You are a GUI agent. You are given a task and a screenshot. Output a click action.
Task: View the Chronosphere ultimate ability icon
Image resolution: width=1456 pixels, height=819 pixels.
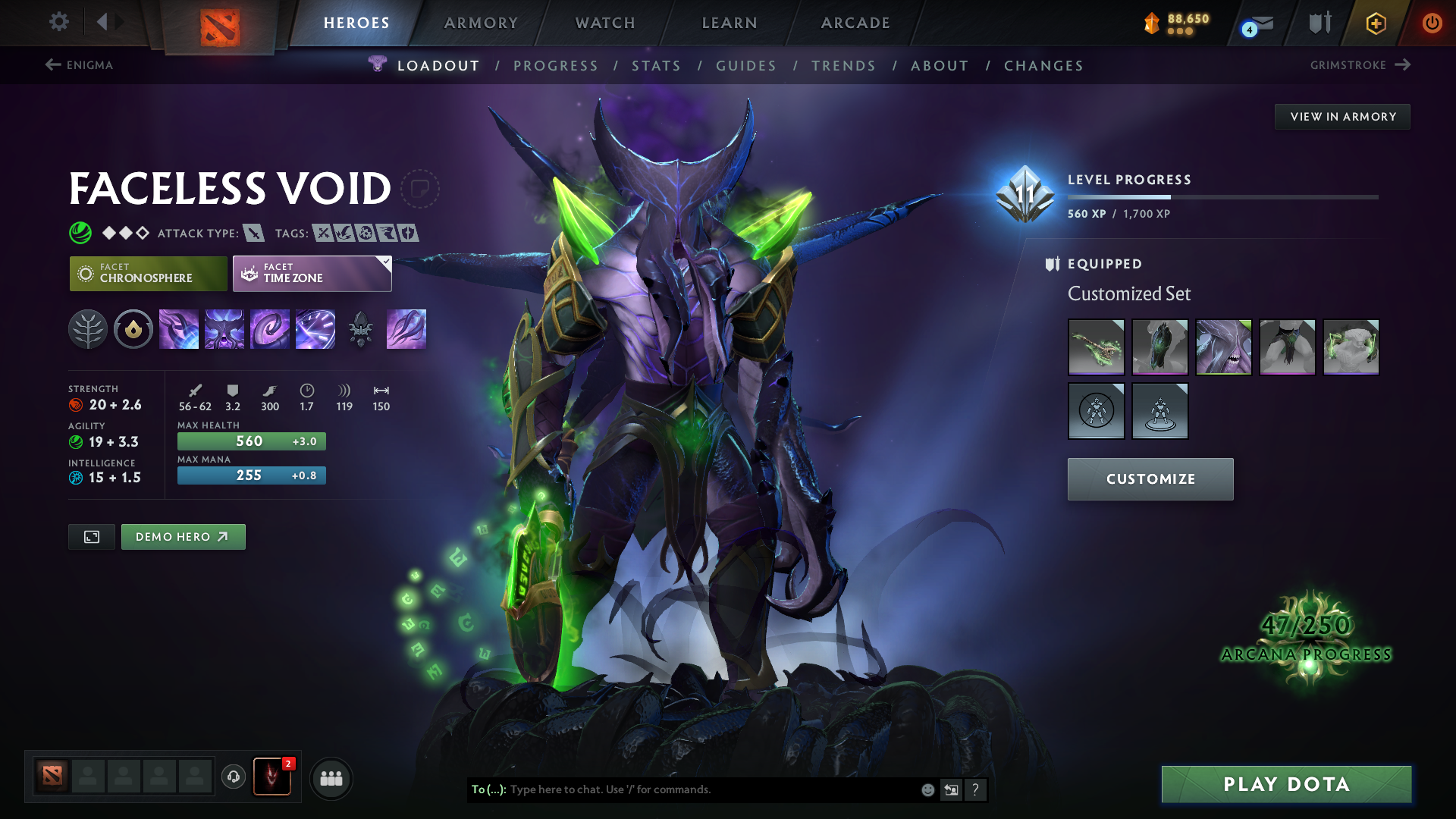[x=315, y=329]
